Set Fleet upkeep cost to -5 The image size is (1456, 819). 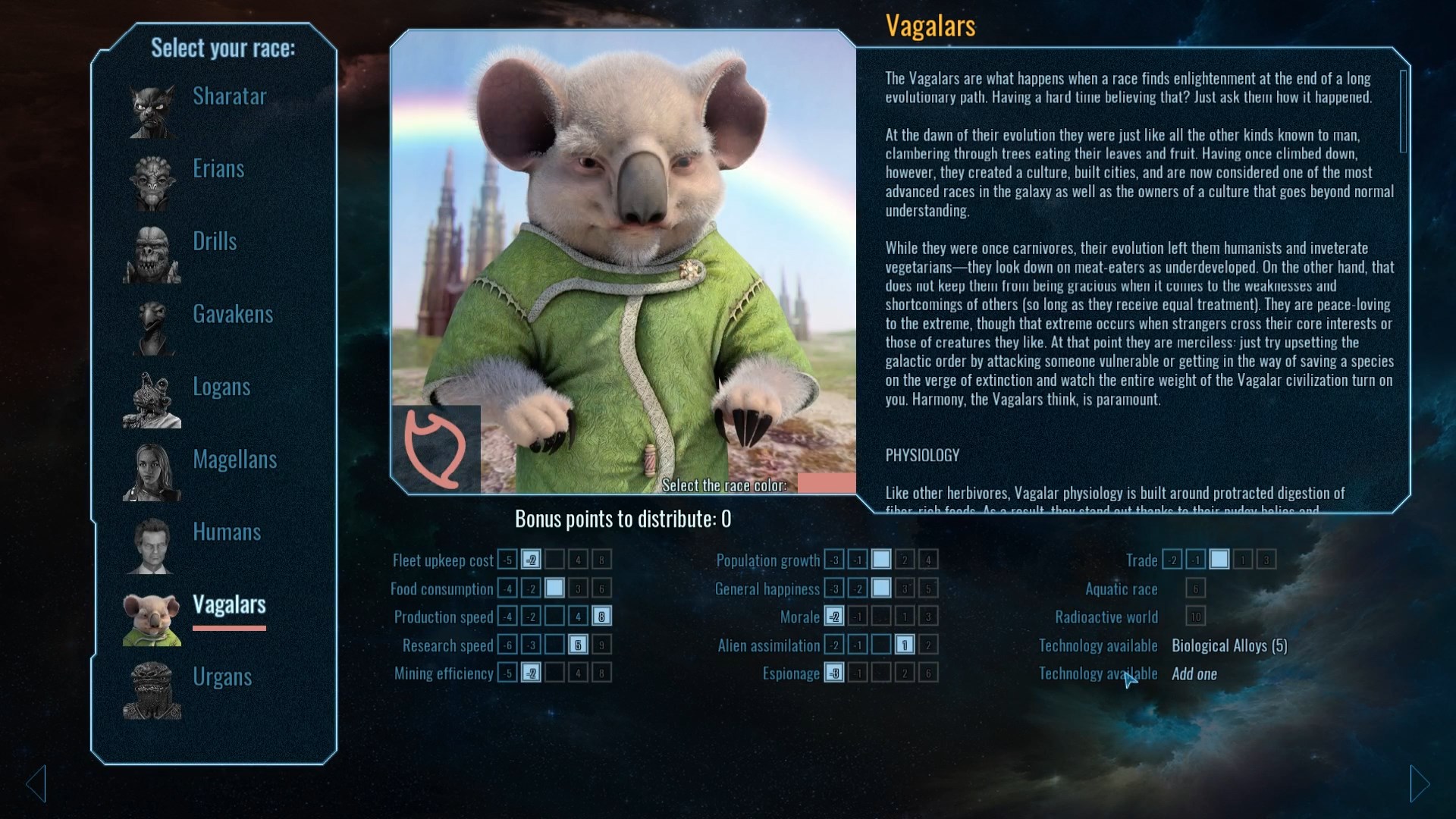click(x=507, y=560)
